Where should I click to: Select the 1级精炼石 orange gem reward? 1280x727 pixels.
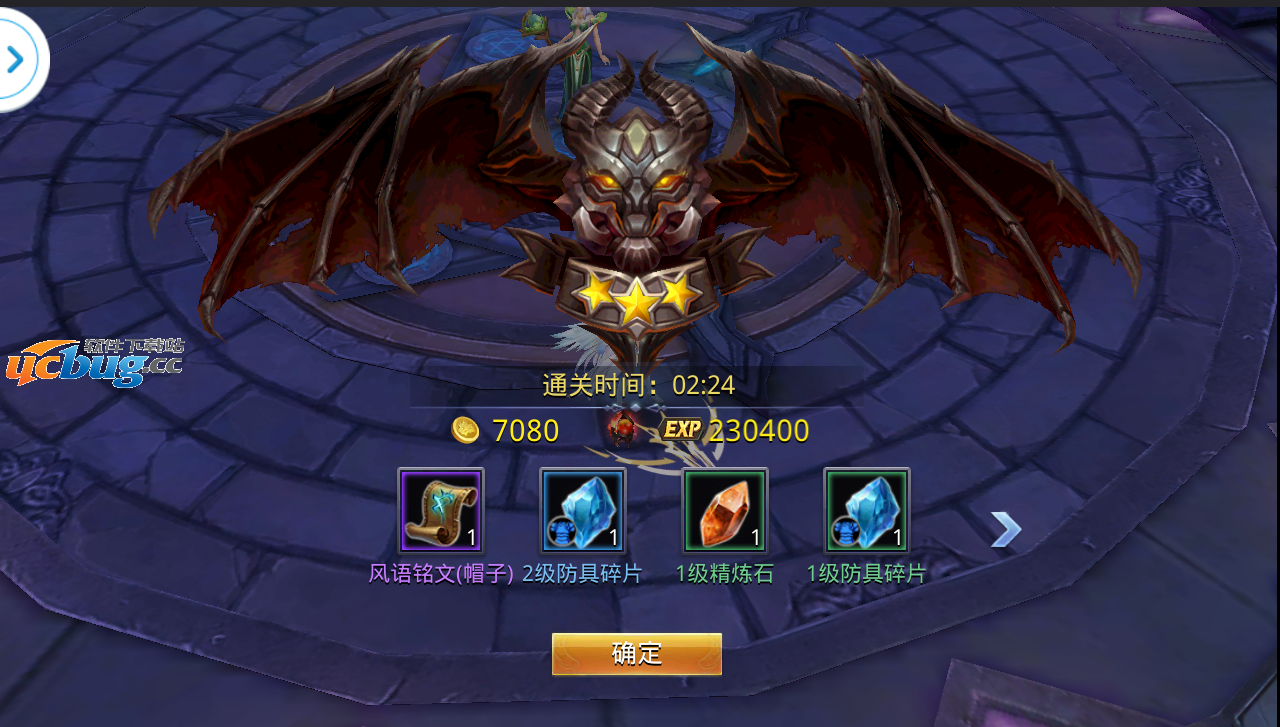tap(725, 510)
